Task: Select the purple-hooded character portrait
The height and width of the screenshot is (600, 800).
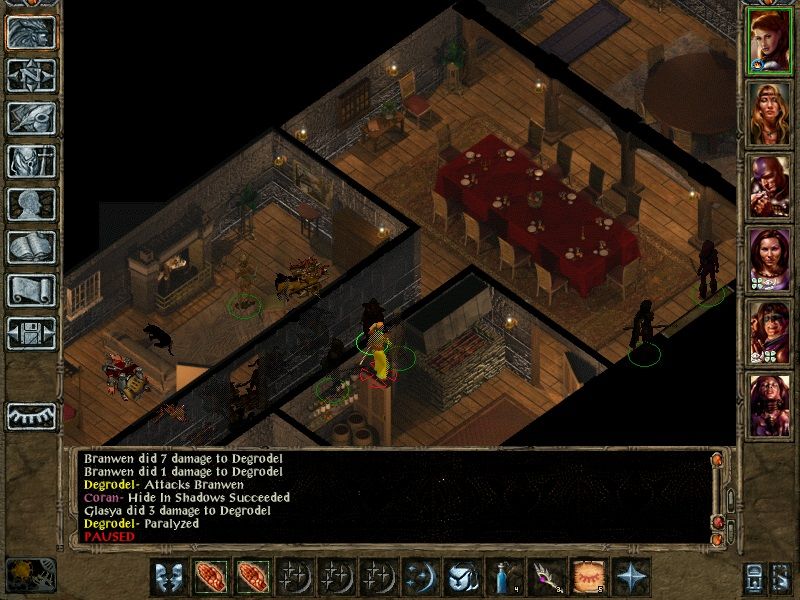Action: (770, 185)
